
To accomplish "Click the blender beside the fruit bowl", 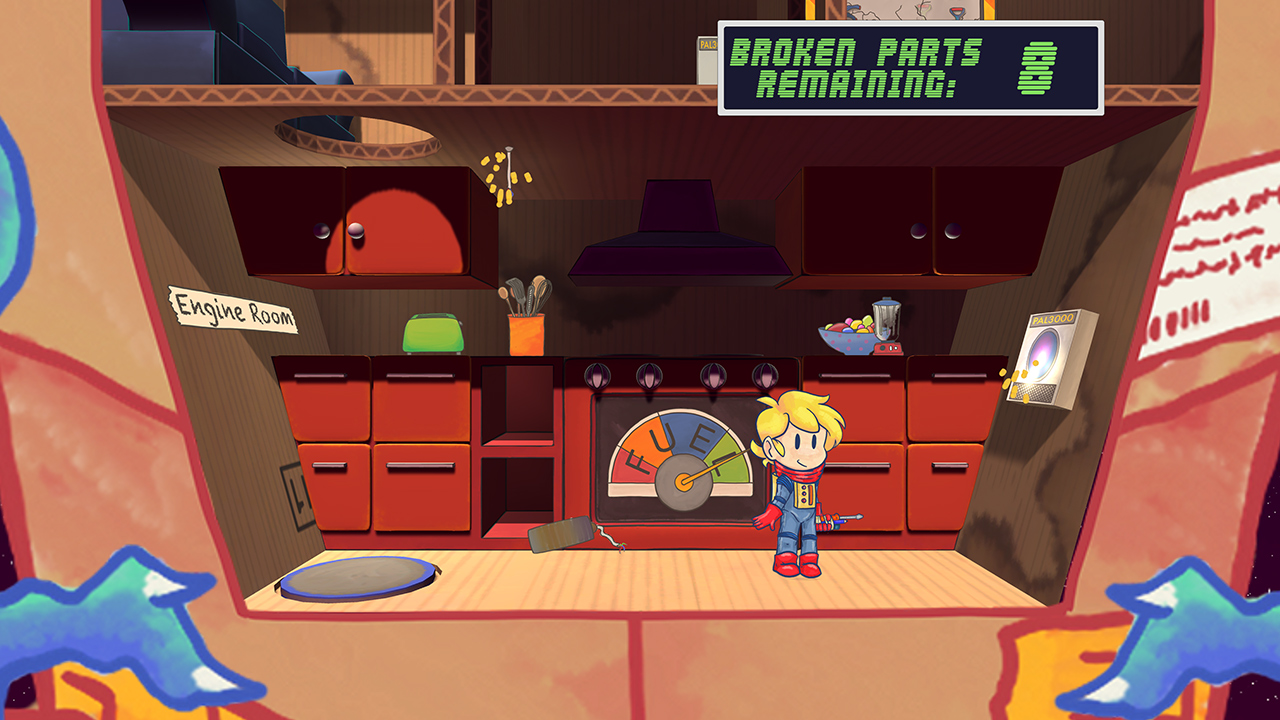I will coord(889,317).
